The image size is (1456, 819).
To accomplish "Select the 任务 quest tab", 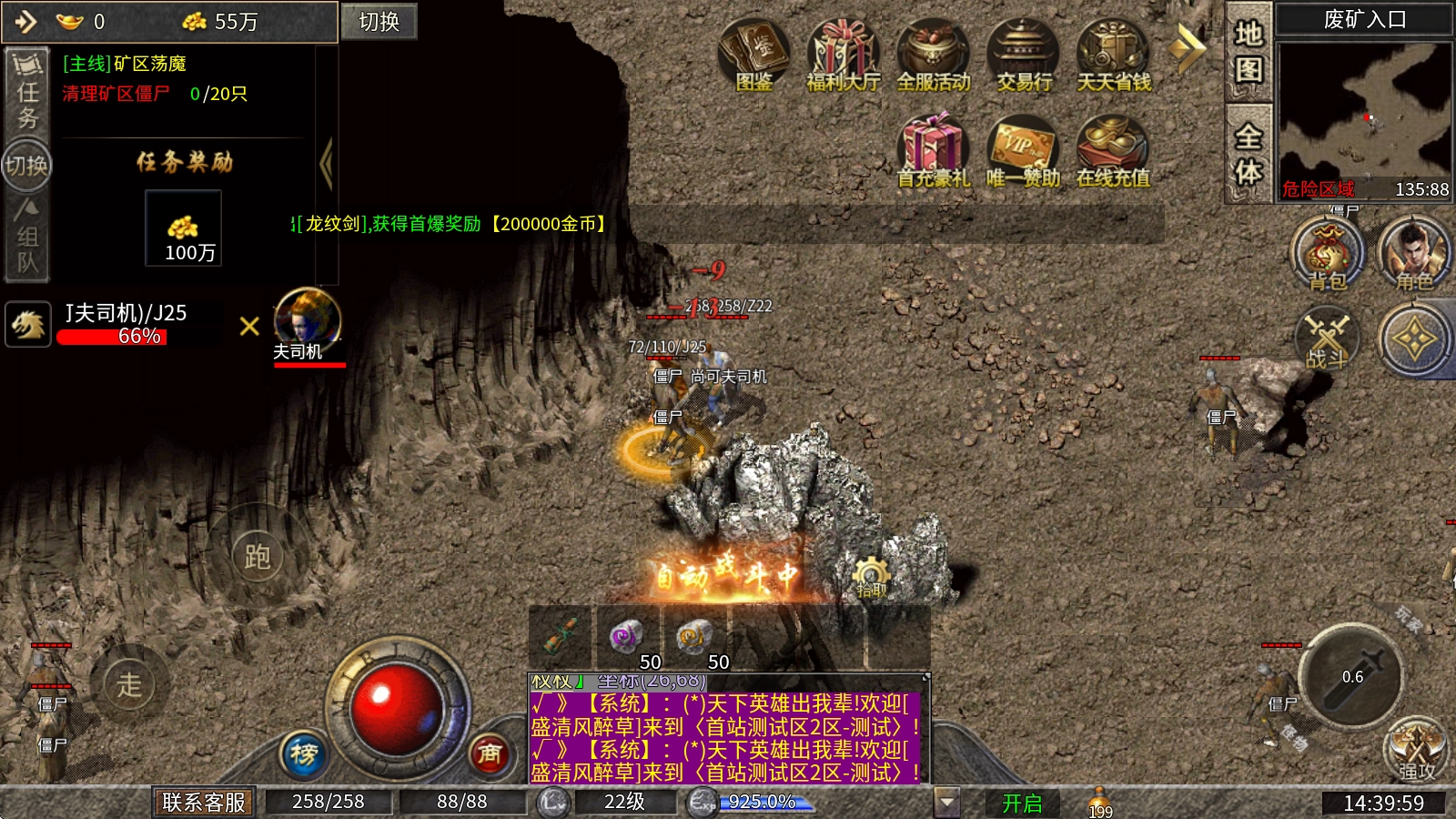I will click(x=27, y=92).
